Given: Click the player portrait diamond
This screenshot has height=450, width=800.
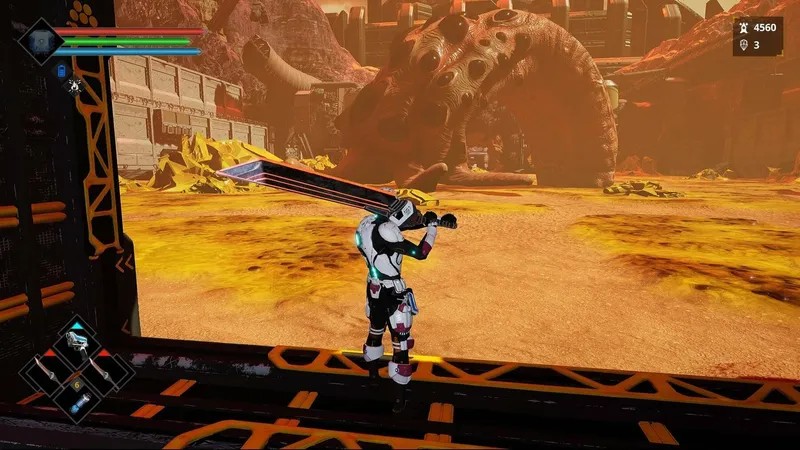Looking at the screenshot, I should click(x=41, y=41).
